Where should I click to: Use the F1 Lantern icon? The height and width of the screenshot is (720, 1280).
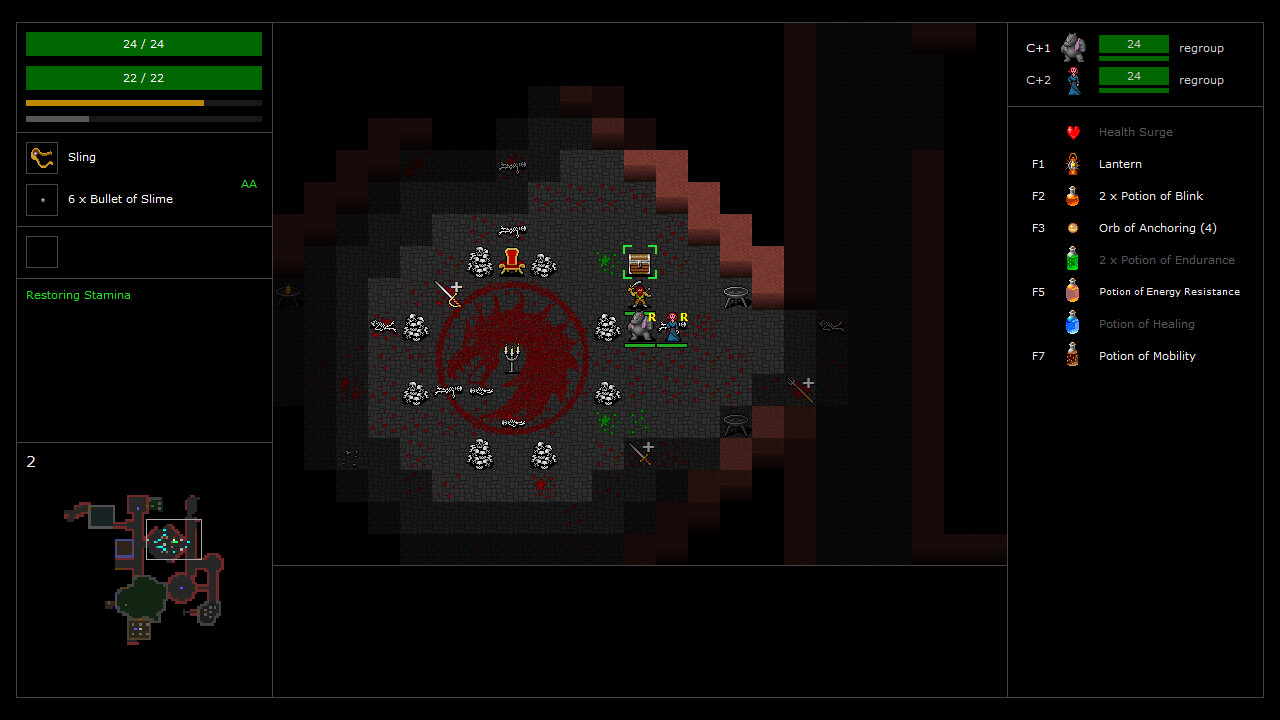(1071, 163)
